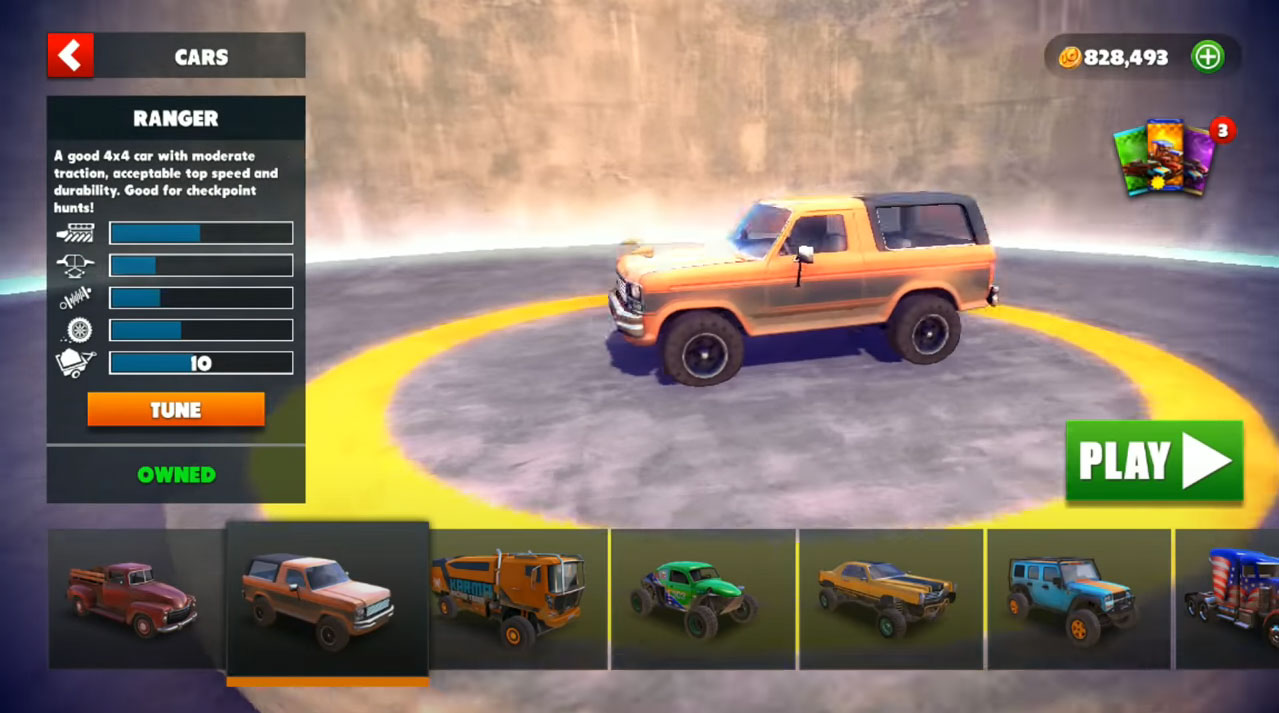The image size is (1279, 713).
Task: Pick the American flag semi truck thumbnail
Action: coord(1232,599)
